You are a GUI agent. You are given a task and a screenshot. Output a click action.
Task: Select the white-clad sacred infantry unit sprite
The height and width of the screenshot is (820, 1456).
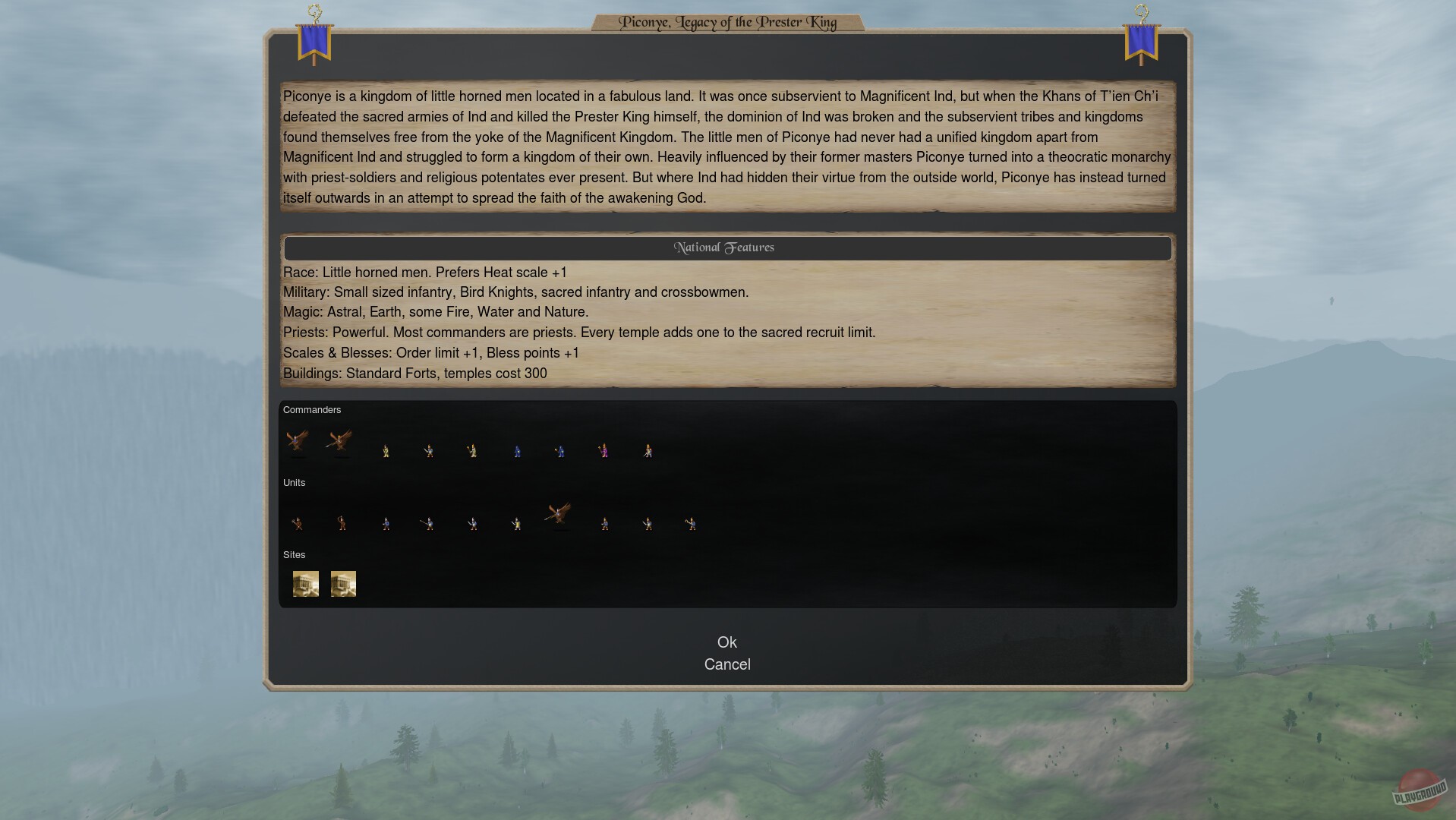click(x=517, y=524)
